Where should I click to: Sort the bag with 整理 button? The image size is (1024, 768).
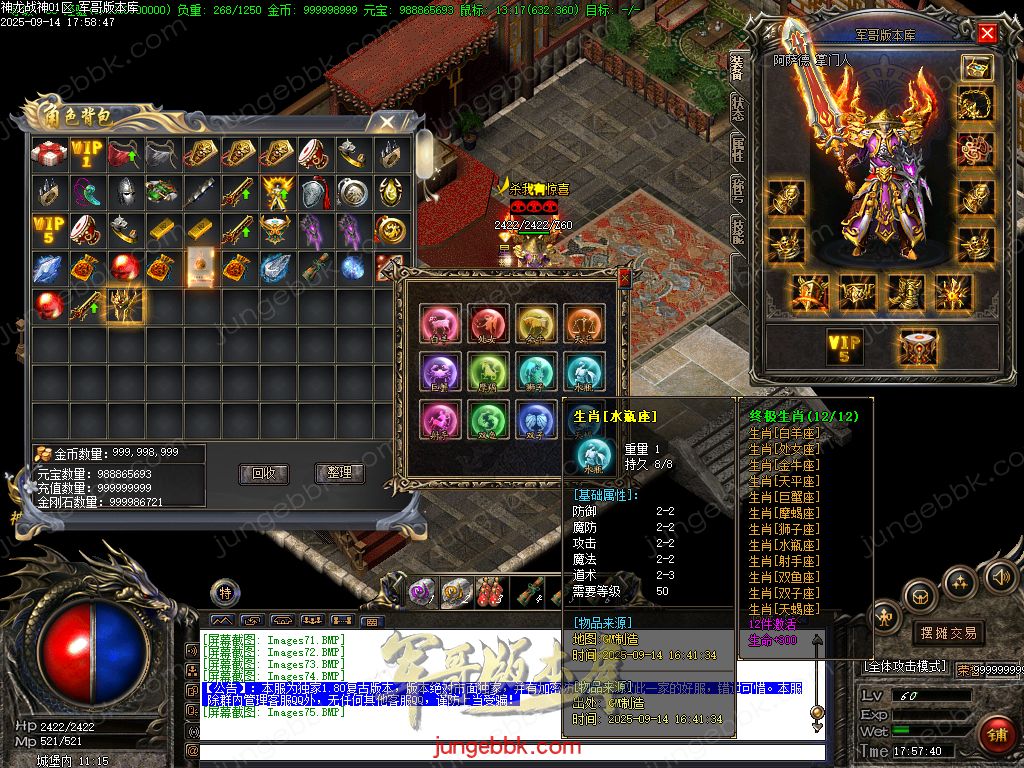339,473
